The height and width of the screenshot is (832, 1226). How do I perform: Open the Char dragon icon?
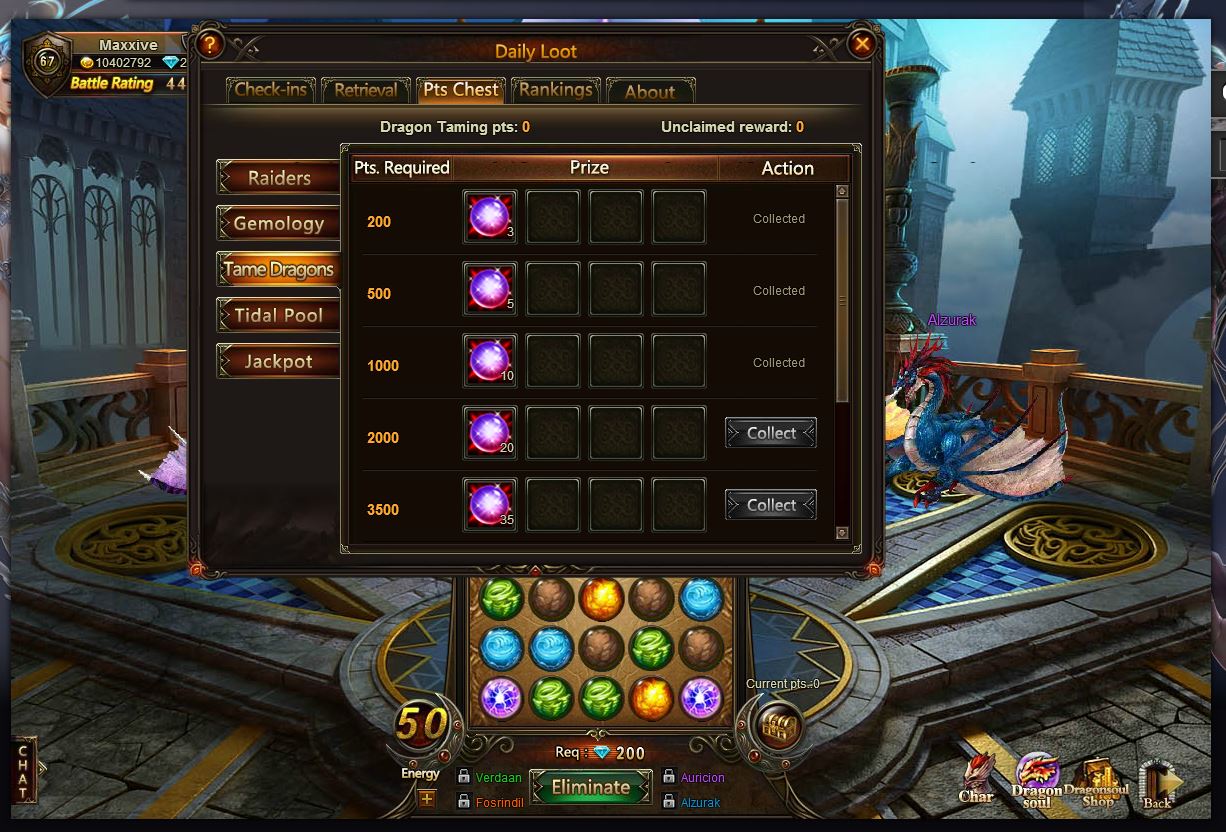coord(976,778)
